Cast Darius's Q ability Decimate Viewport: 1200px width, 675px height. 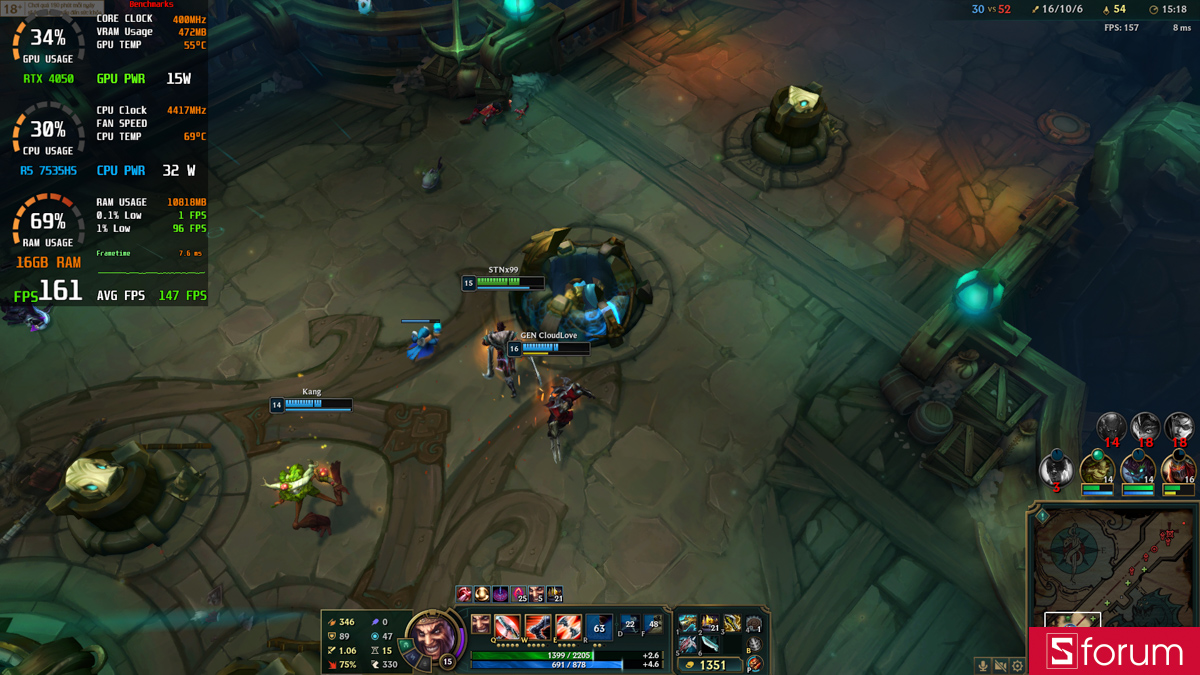507,627
